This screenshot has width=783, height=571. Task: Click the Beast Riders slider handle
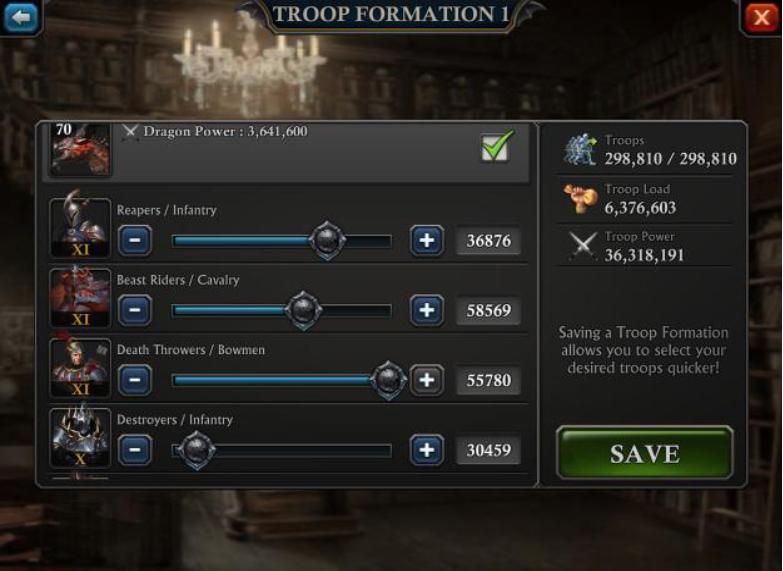pyautogui.click(x=304, y=310)
